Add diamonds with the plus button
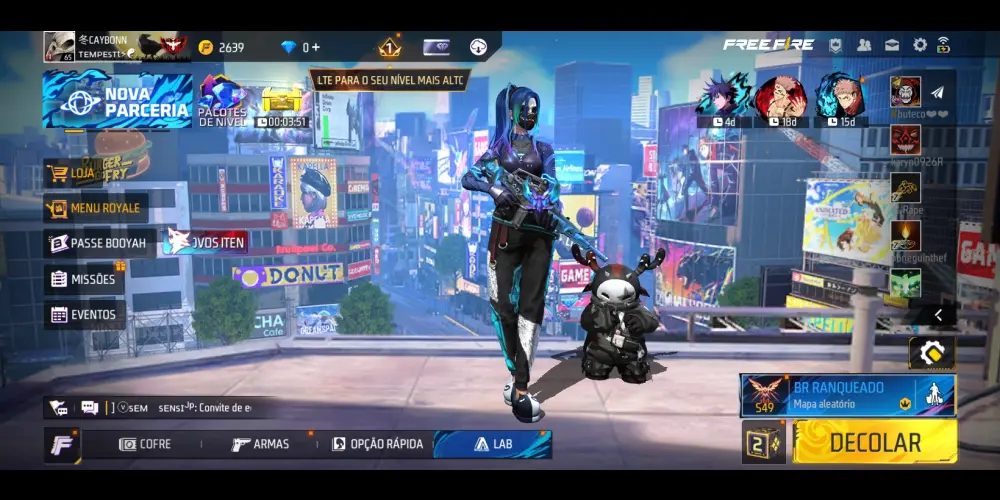The width and height of the screenshot is (1000, 500). point(316,47)
